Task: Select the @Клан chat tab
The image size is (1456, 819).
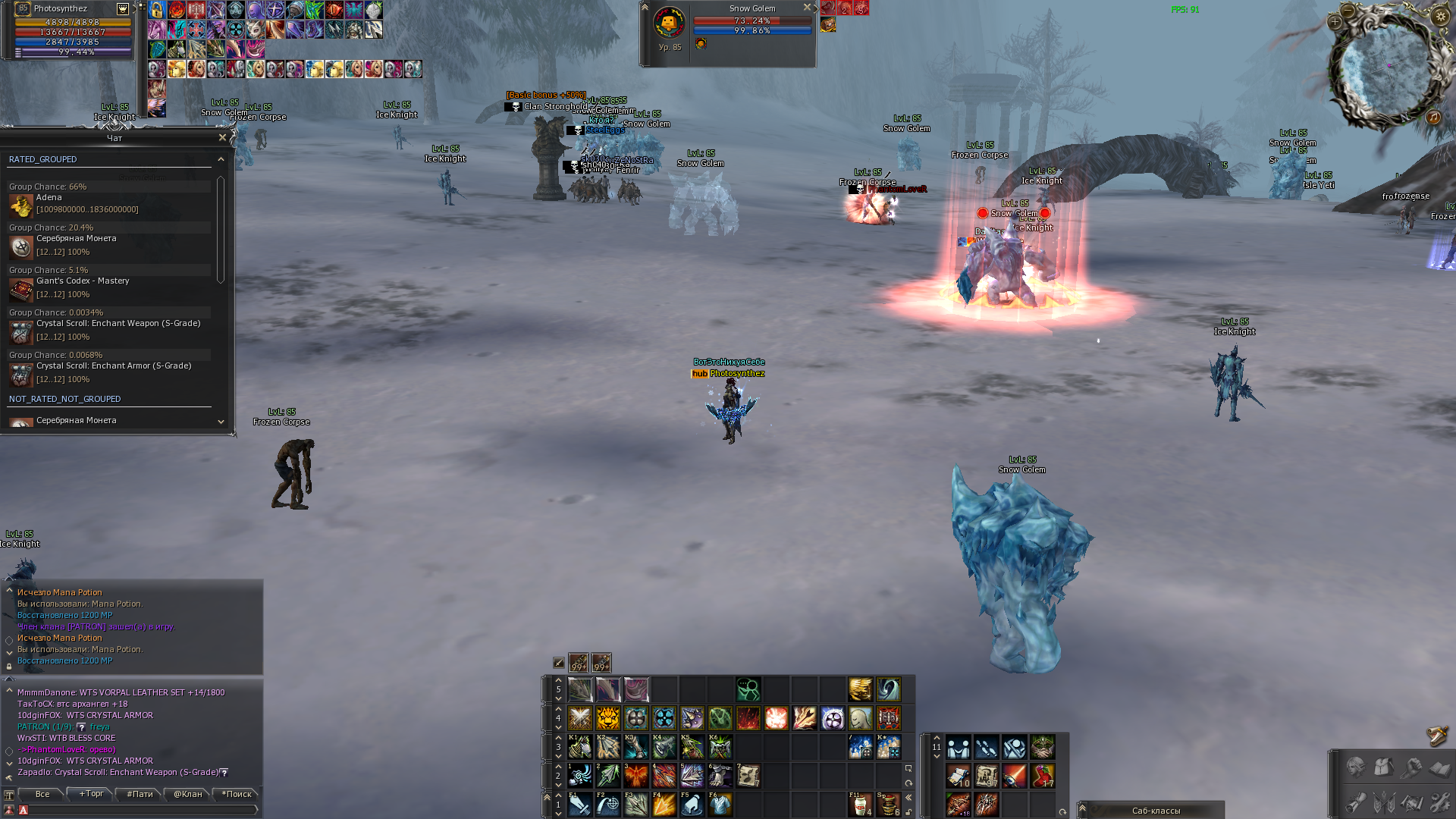Action: 188,794
